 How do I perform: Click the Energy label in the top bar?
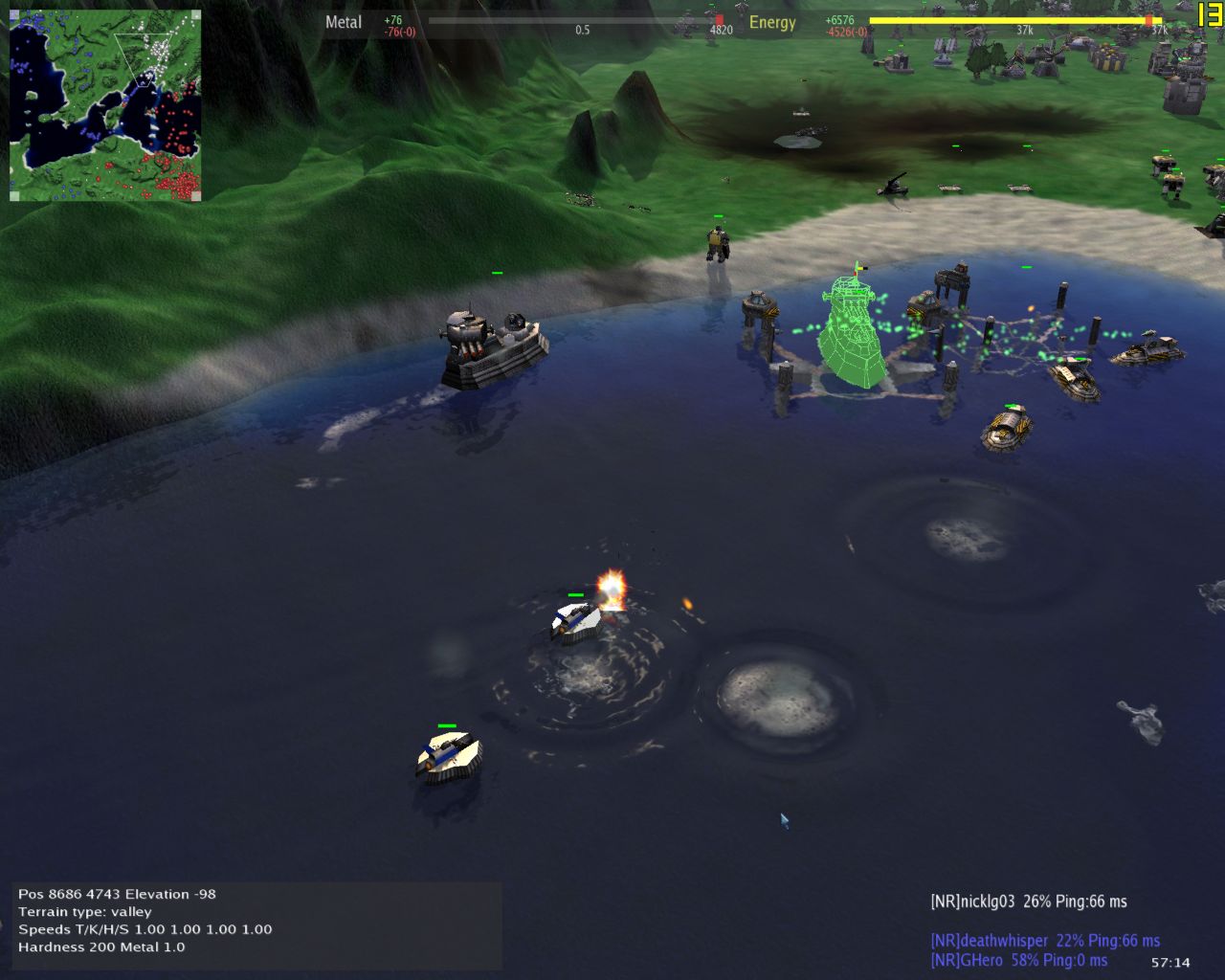pos(773,22)
